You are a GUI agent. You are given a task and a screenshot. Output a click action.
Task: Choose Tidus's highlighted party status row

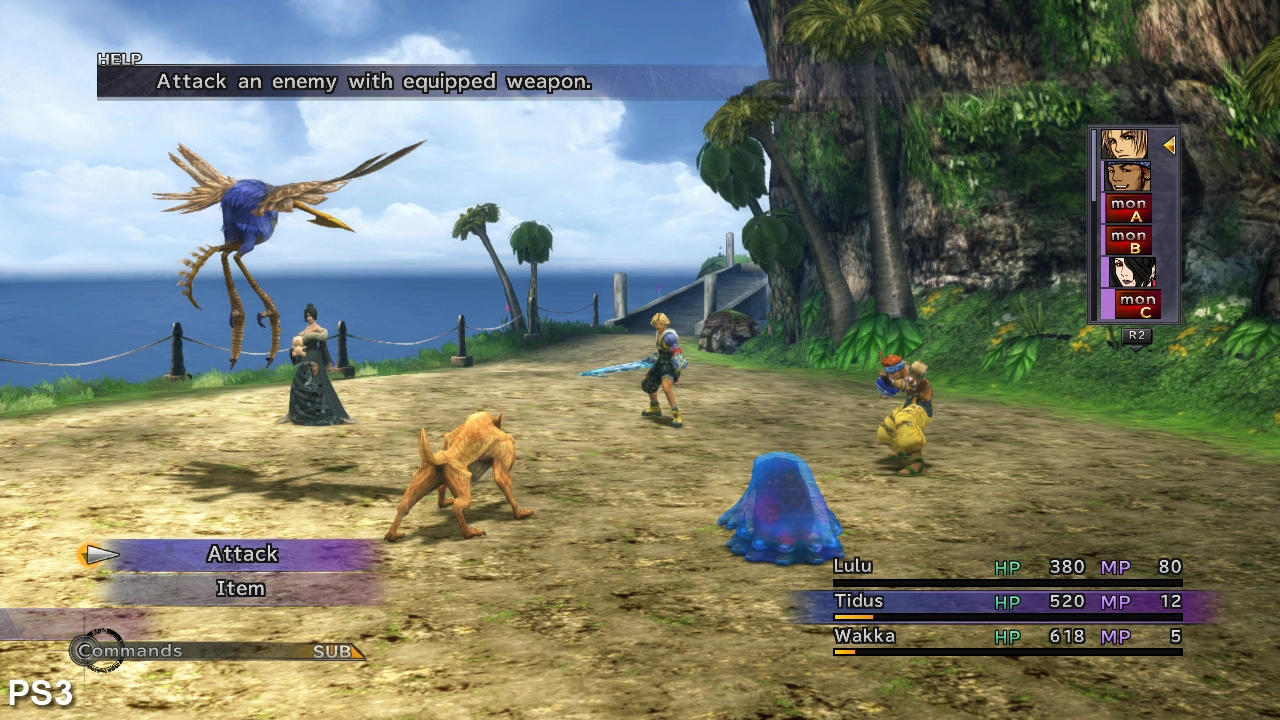point(1007,602)
